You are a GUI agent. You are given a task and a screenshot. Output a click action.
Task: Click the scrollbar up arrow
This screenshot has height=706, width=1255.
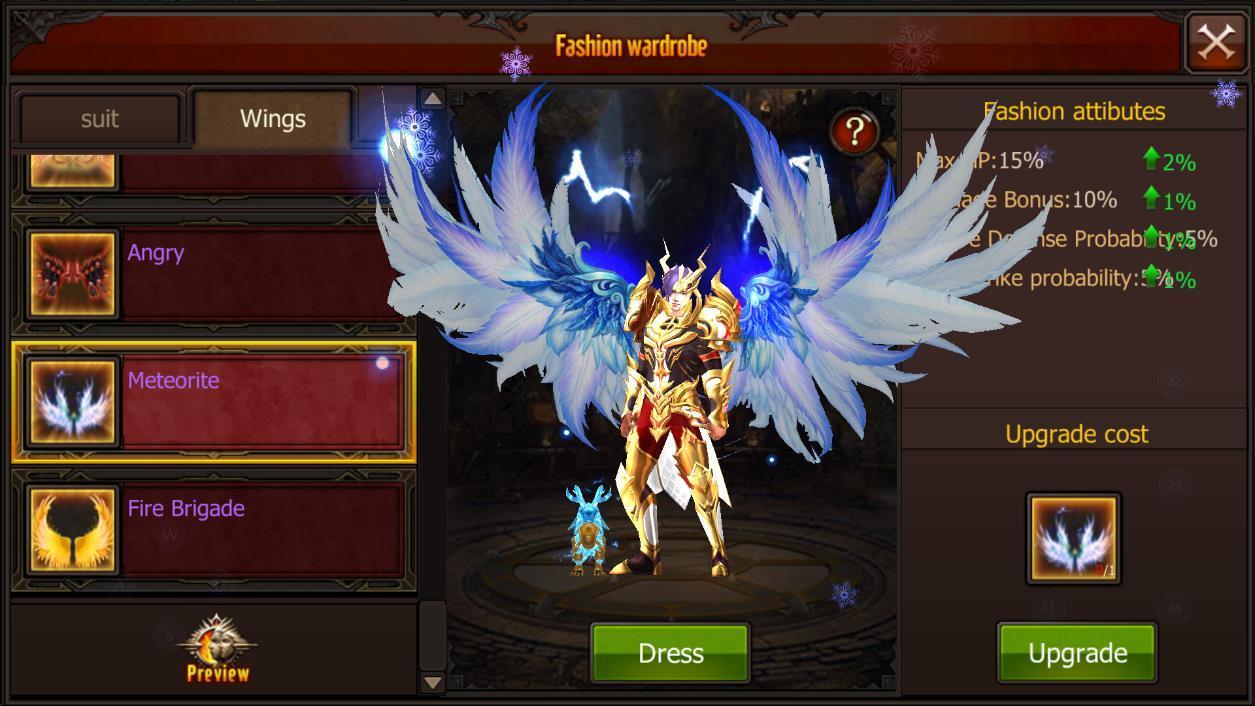coord(432,98)
